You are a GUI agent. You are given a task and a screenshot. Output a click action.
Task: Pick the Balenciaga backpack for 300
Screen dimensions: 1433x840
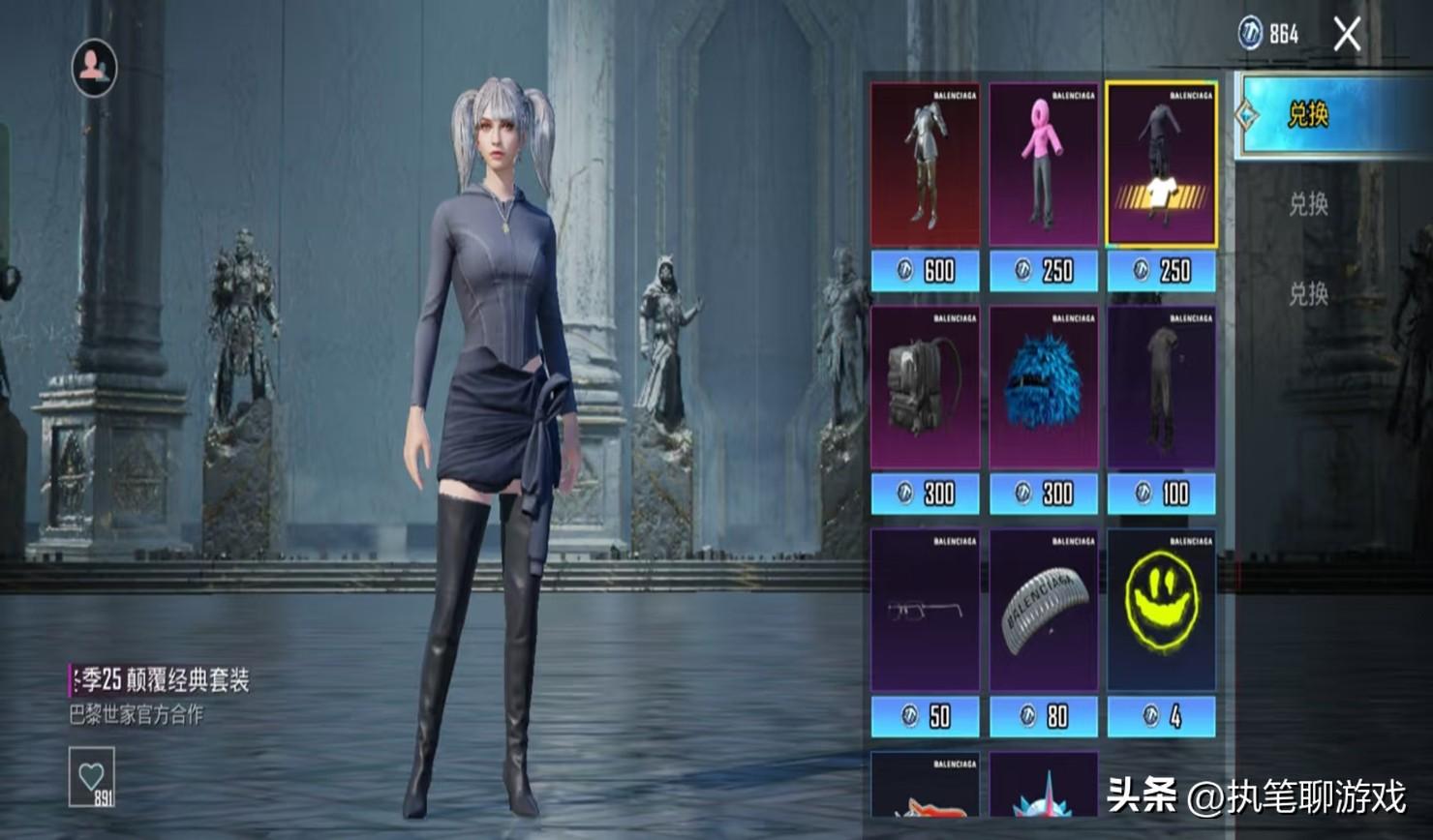[x=925, y=388]
